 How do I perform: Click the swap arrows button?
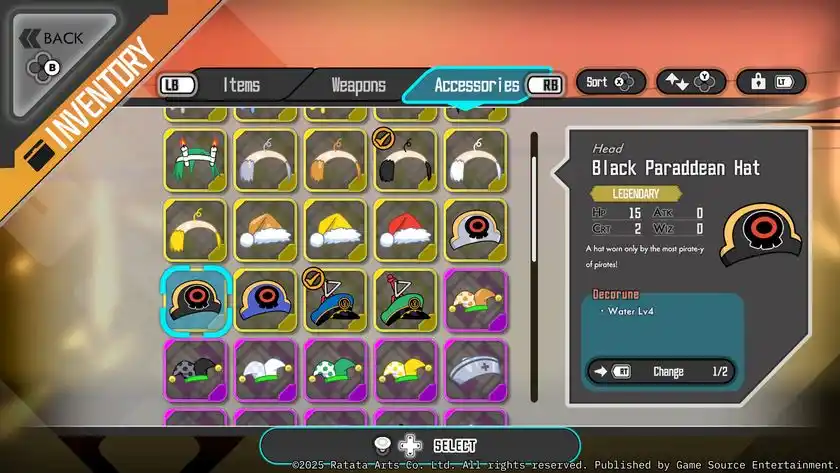690,82
